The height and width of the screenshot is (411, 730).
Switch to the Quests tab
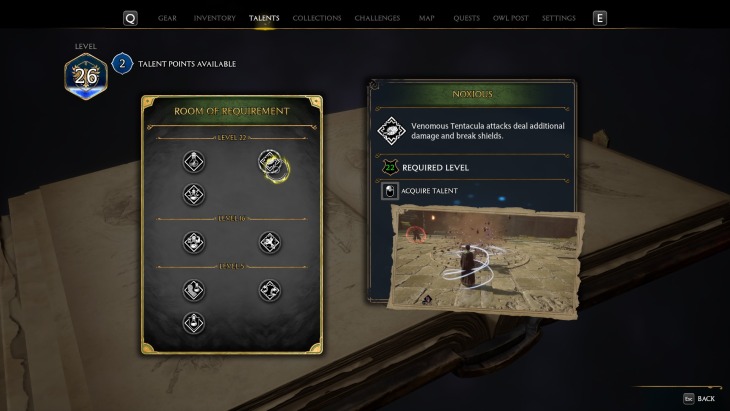coord(466,18)
